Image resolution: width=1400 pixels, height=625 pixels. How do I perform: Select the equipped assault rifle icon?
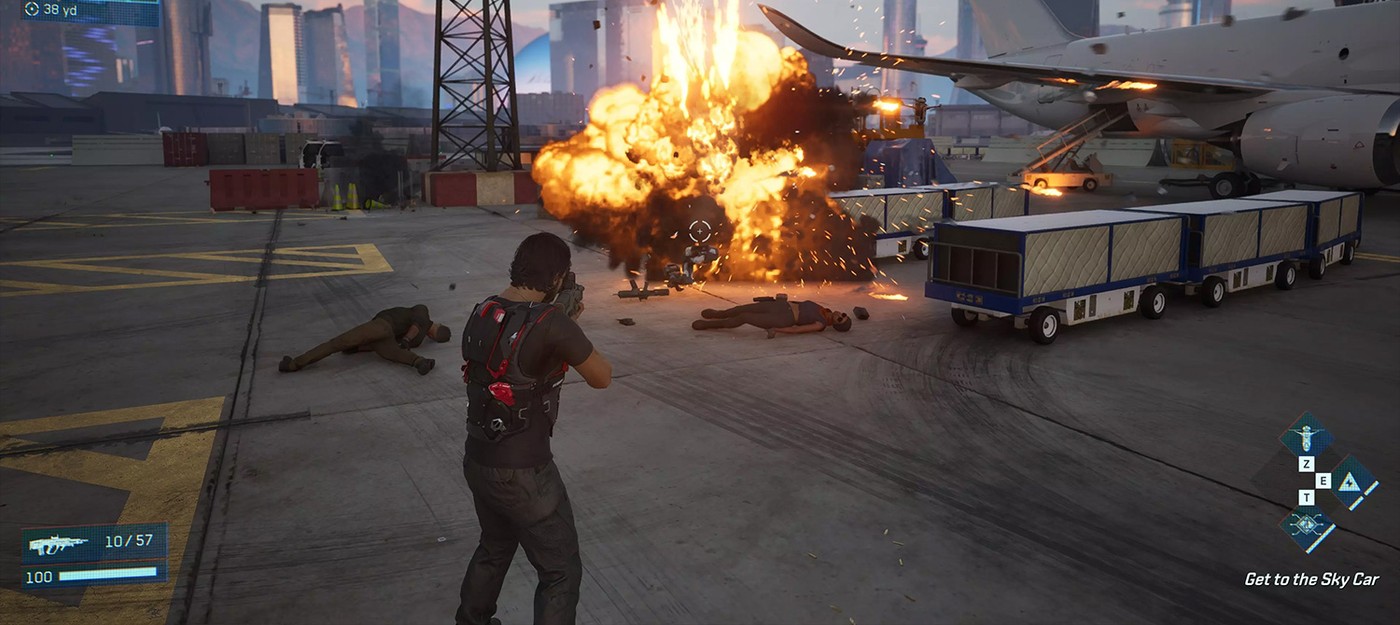[x=57, y=543]
